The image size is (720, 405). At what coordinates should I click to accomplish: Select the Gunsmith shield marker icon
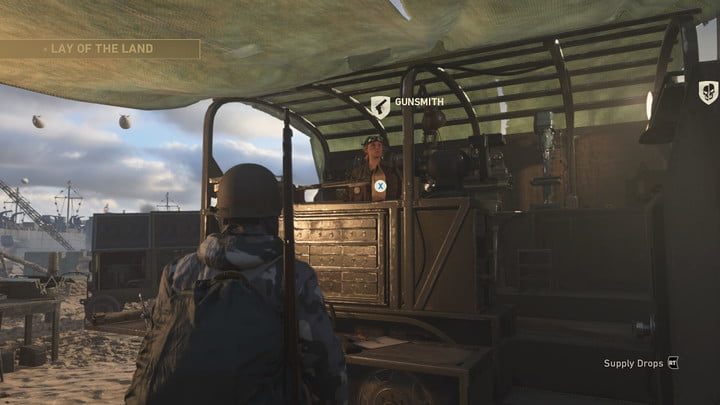pos(380,106)
